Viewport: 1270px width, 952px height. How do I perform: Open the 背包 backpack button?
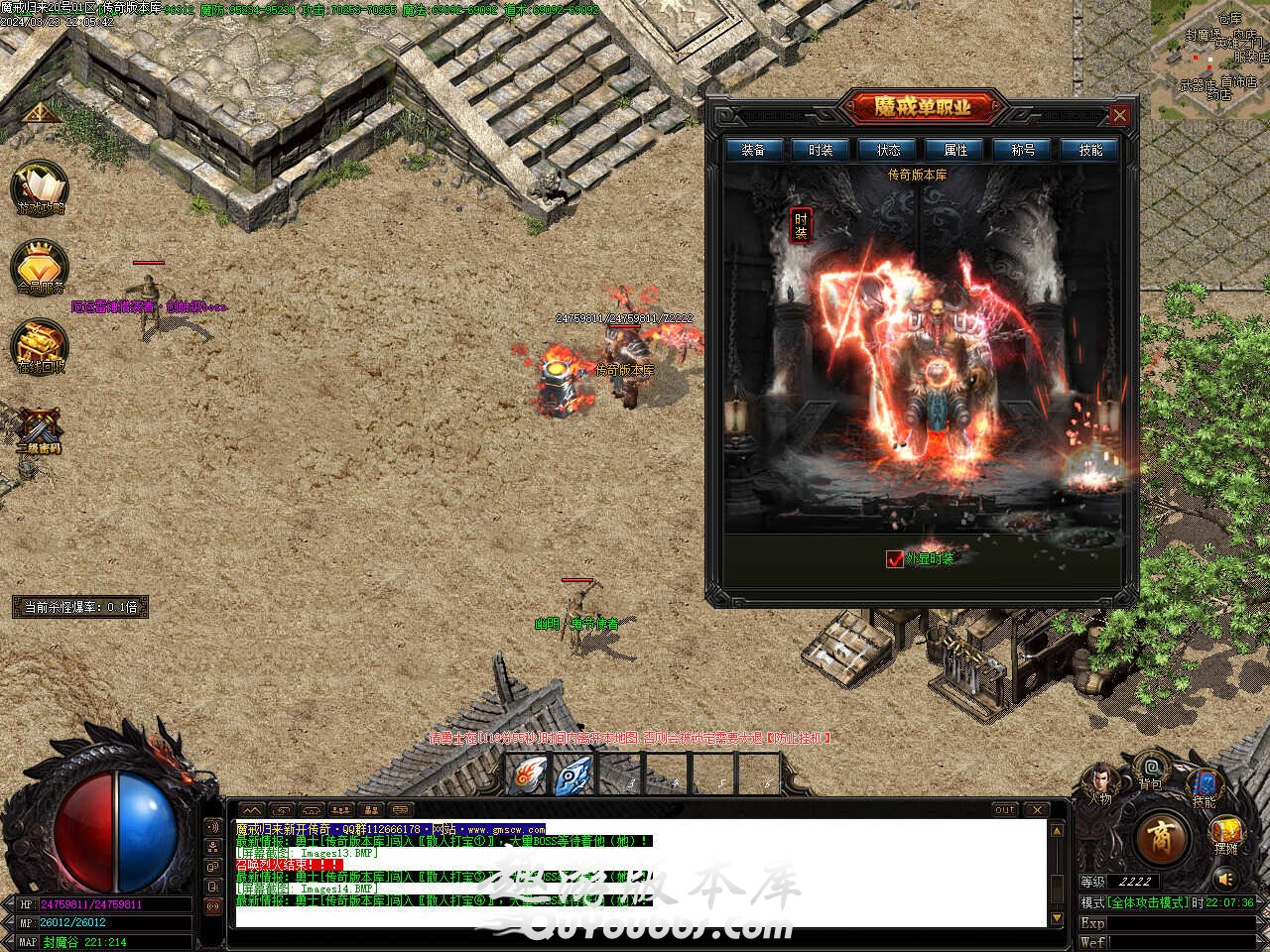point(1151,769)
